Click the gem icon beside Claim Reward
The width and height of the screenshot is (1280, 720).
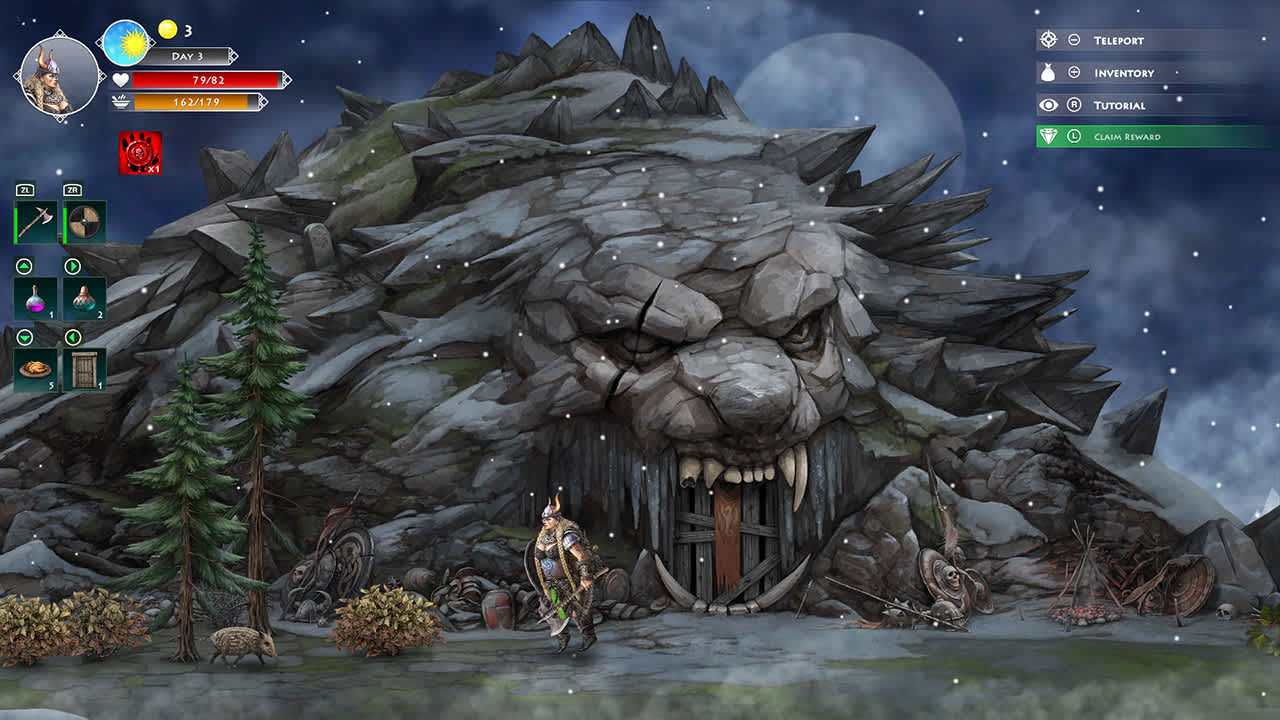[1048, 135]
